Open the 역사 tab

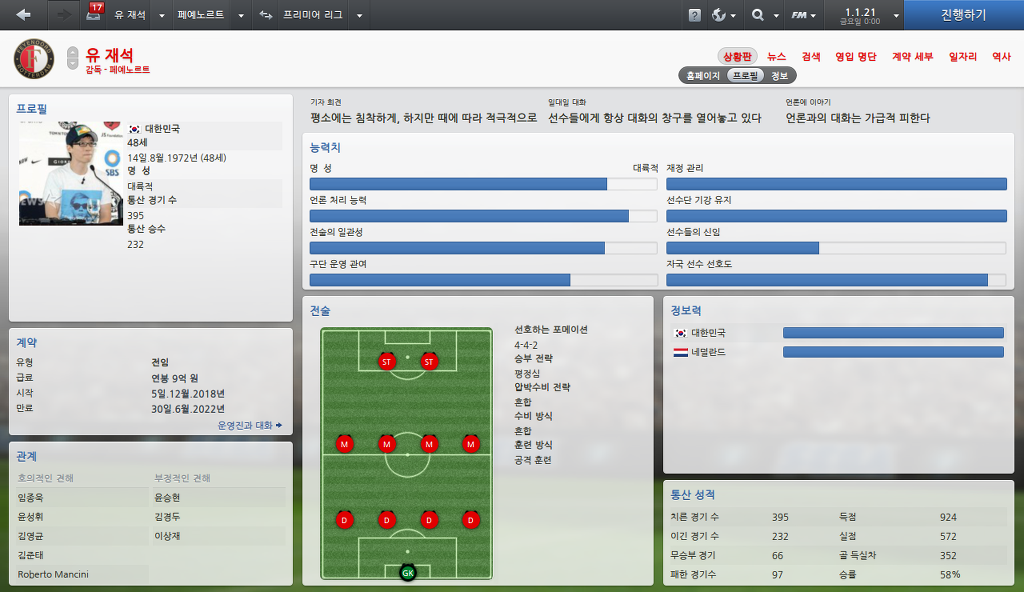(x=1001, y=57)
